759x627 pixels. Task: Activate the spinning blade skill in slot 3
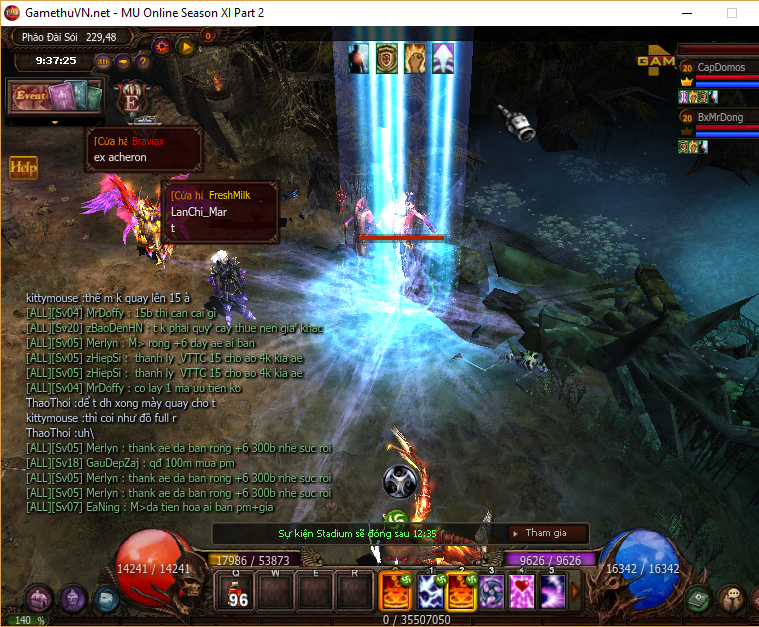(x=492, y=592)
